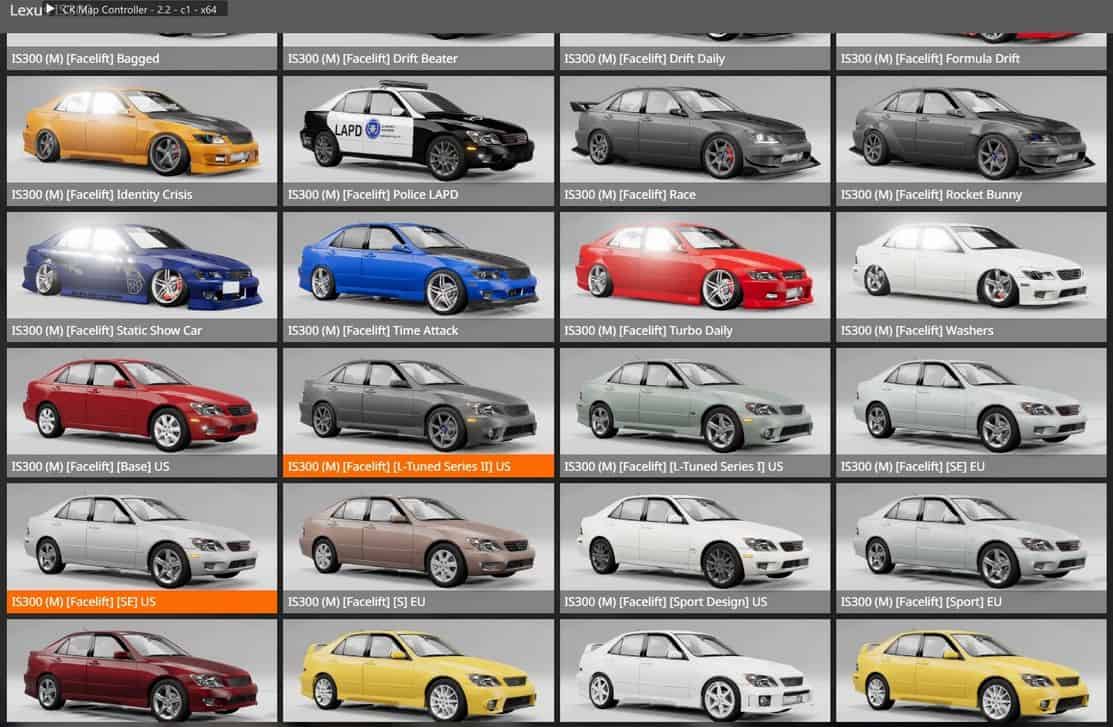Choose the IS300 Static Show Car
The height and width of the screenshot is (727, 1113).
pos(142,266)
